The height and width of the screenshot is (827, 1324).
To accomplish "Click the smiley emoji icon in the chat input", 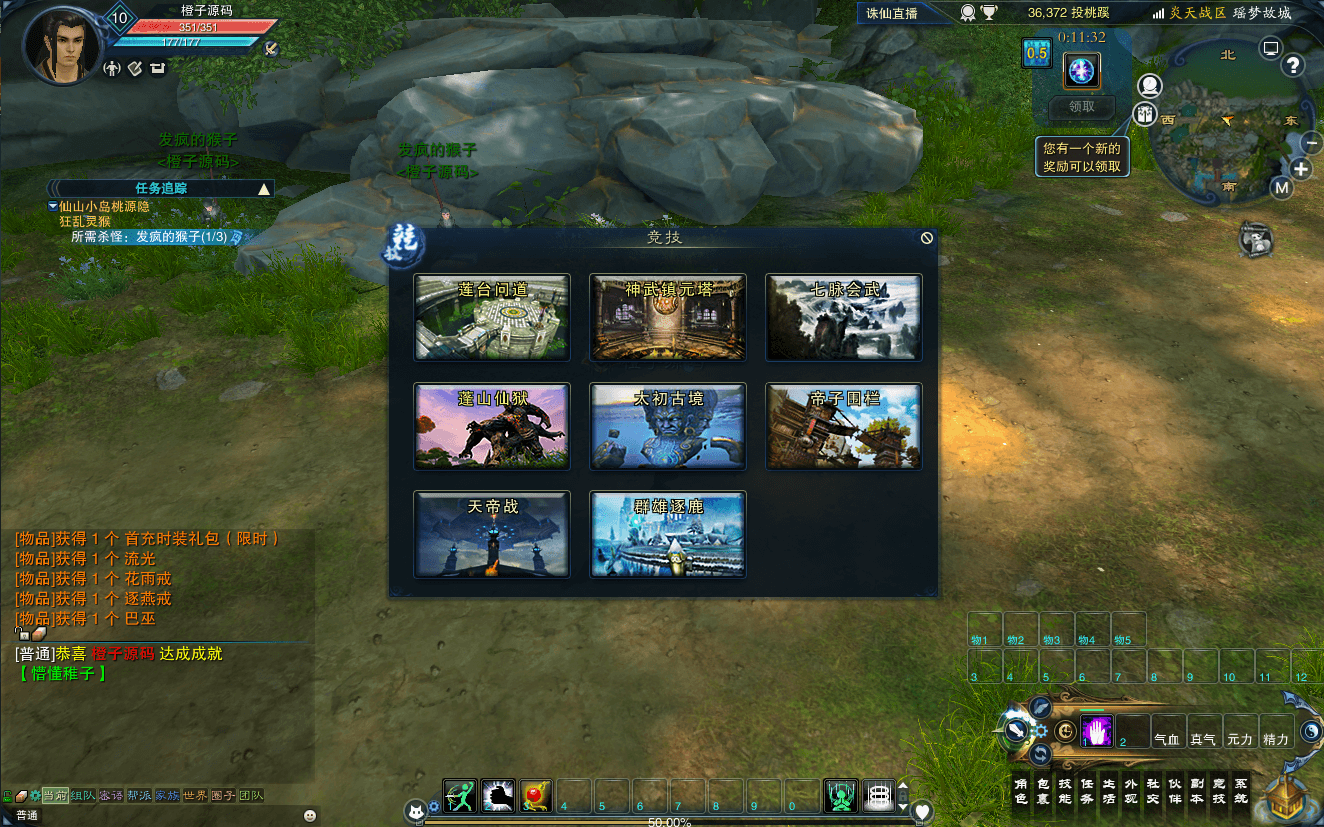I will (311, 815).
